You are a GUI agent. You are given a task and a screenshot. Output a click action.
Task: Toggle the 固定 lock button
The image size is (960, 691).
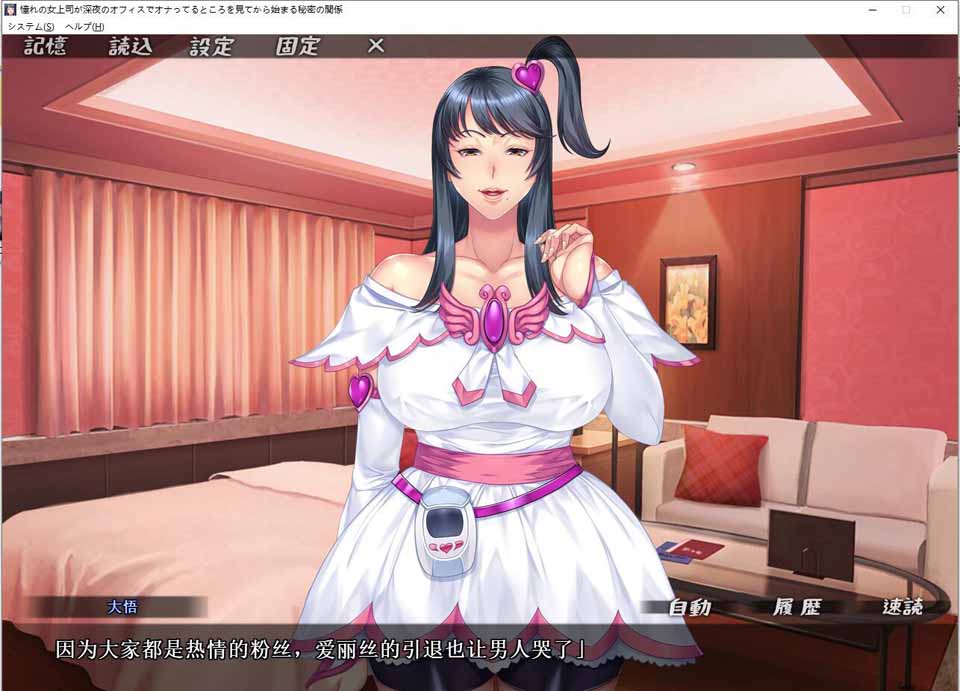297,46
